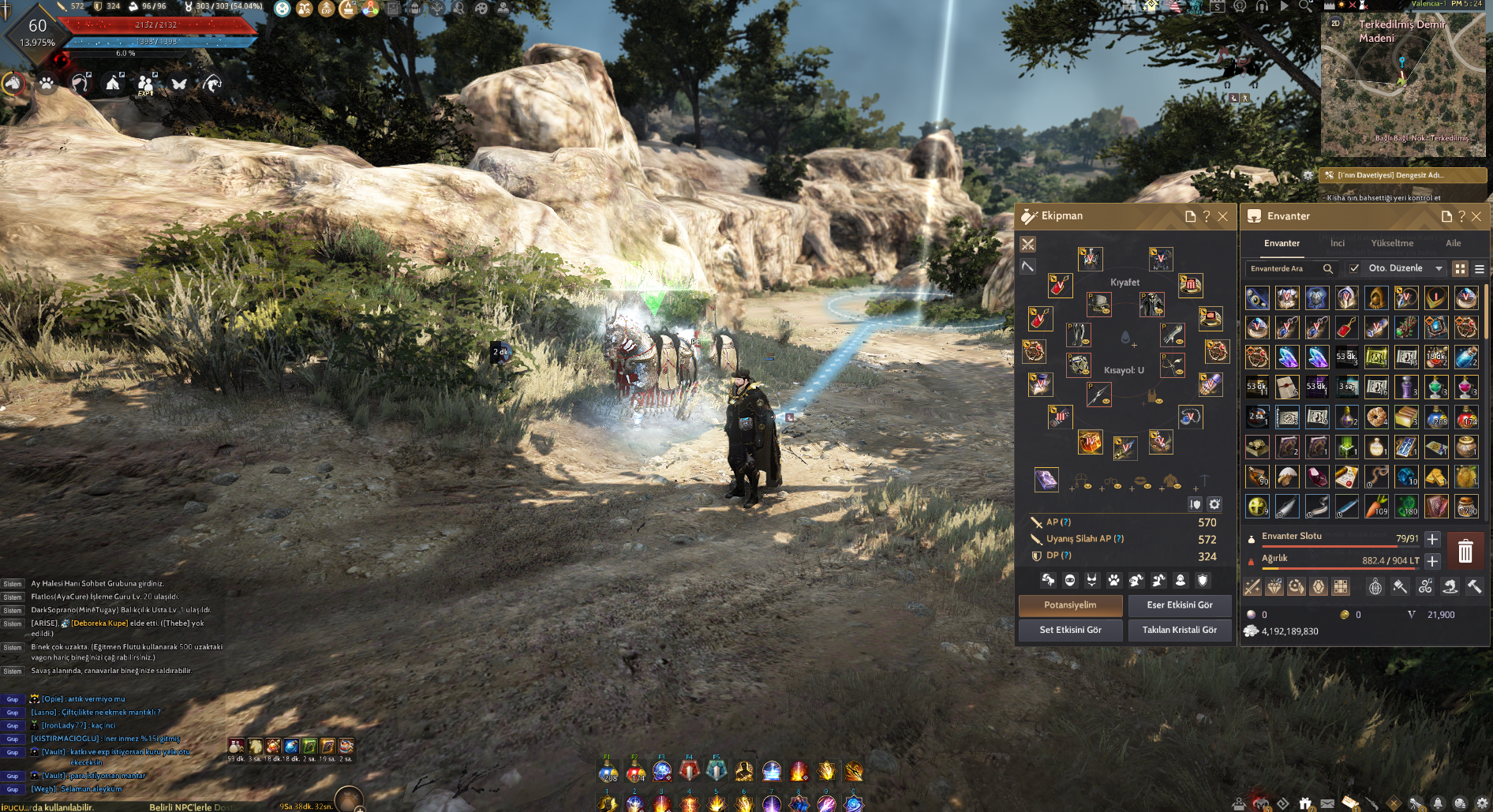The width and height of the screenshot is (1493, 812).
Task: Click the Envanterde Ara search field
Action: [x=1277, y=268]
